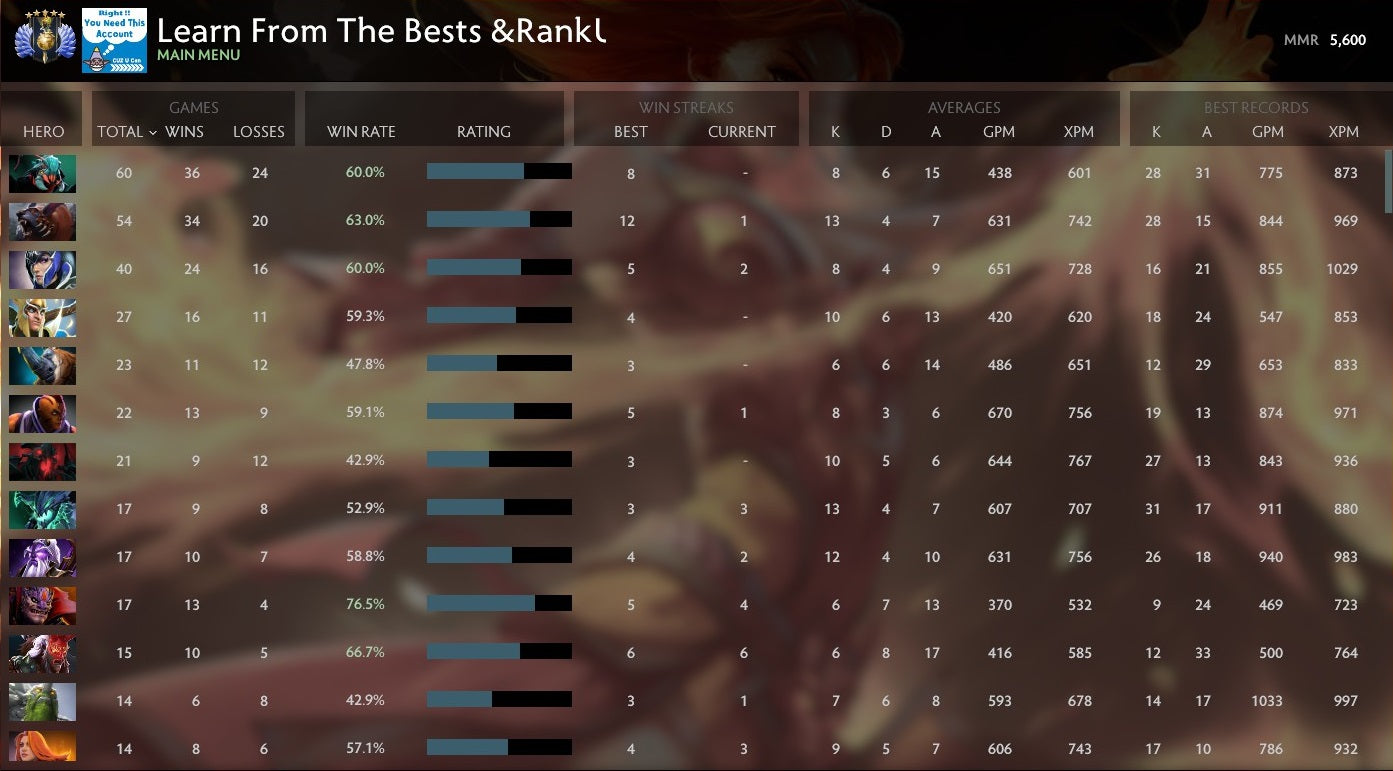This screenshot has width=1393, height=771.
Task: Click the MMR 5,600 display
Action: 1325,40
